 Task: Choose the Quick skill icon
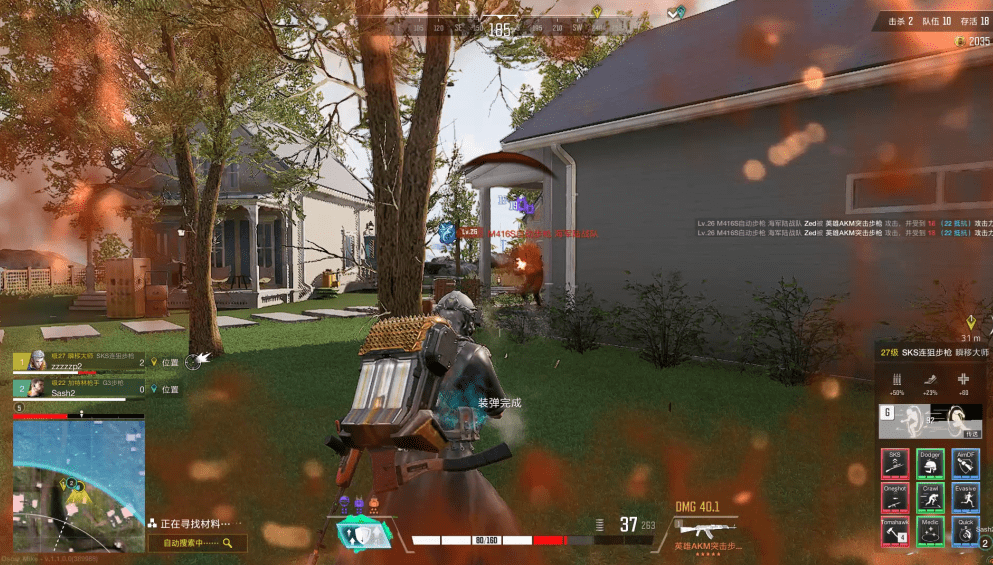click(x=965, y=531)
